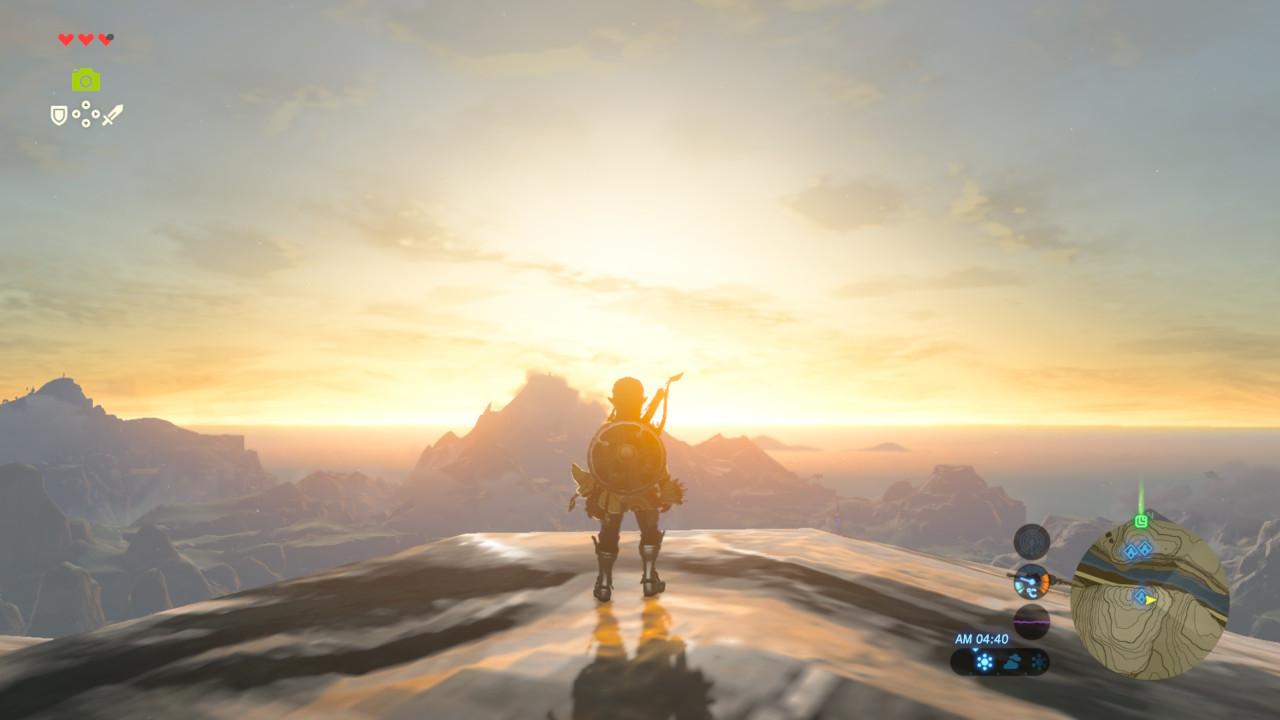Screen dimensions: 1280x720
Task: Select the green camera rune icon
Action: coord(86,80)
